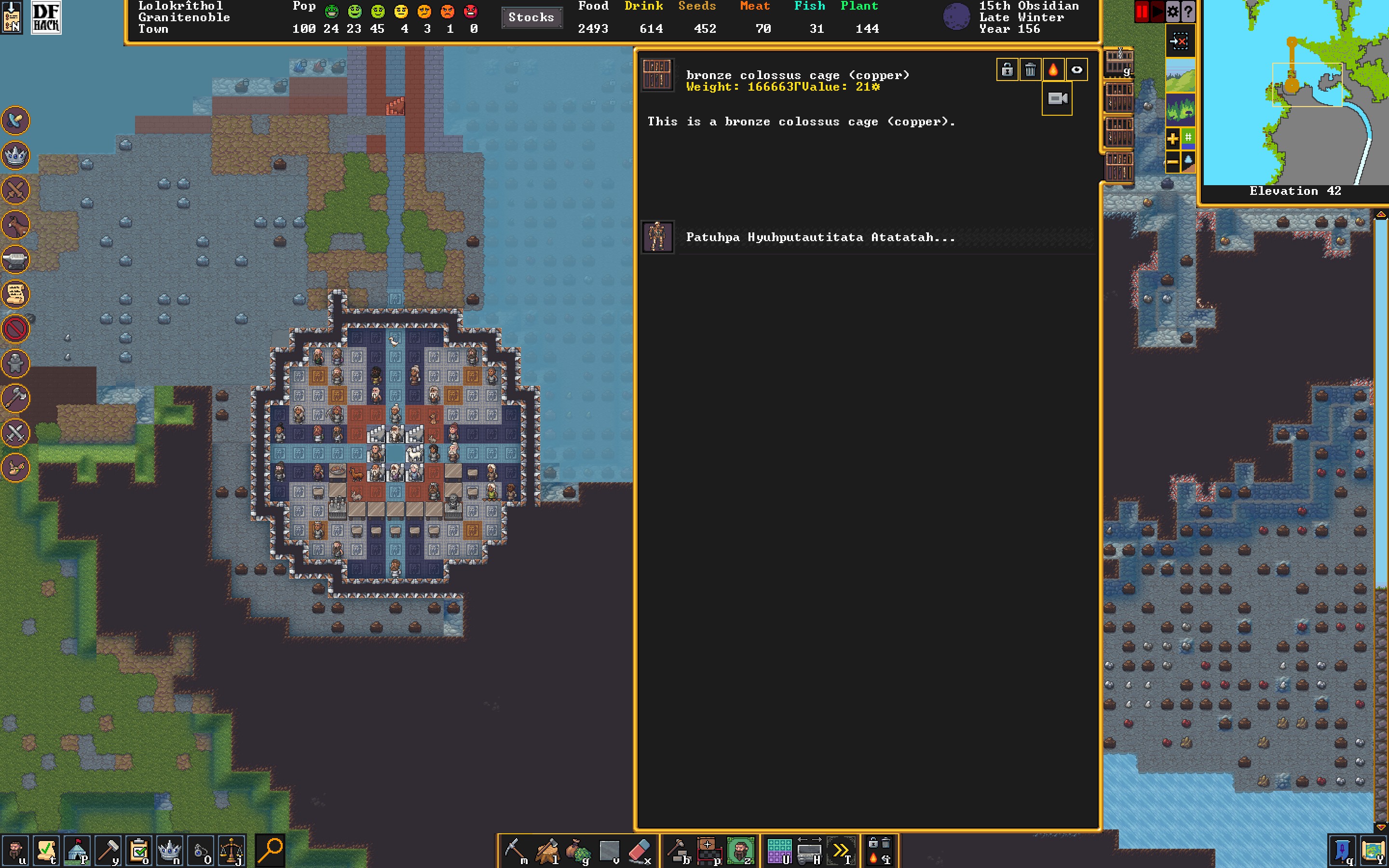Toggle the flame melt designation

pos(1053,70)
